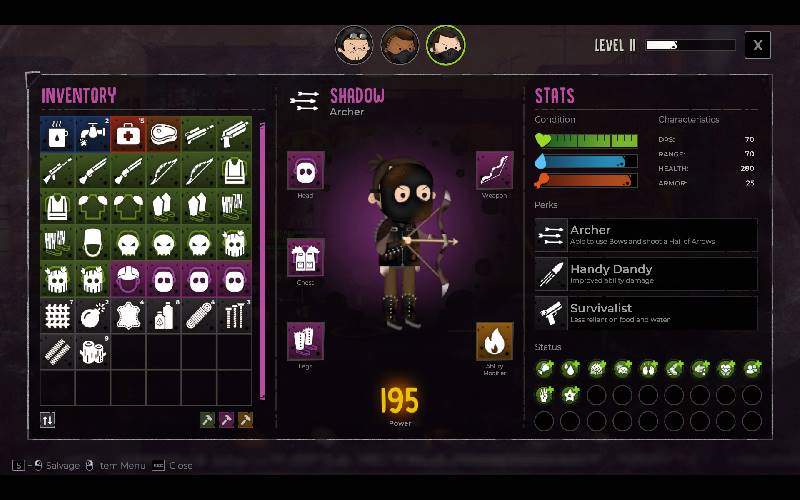Click the bomb item in inventory

pos(93,316)
